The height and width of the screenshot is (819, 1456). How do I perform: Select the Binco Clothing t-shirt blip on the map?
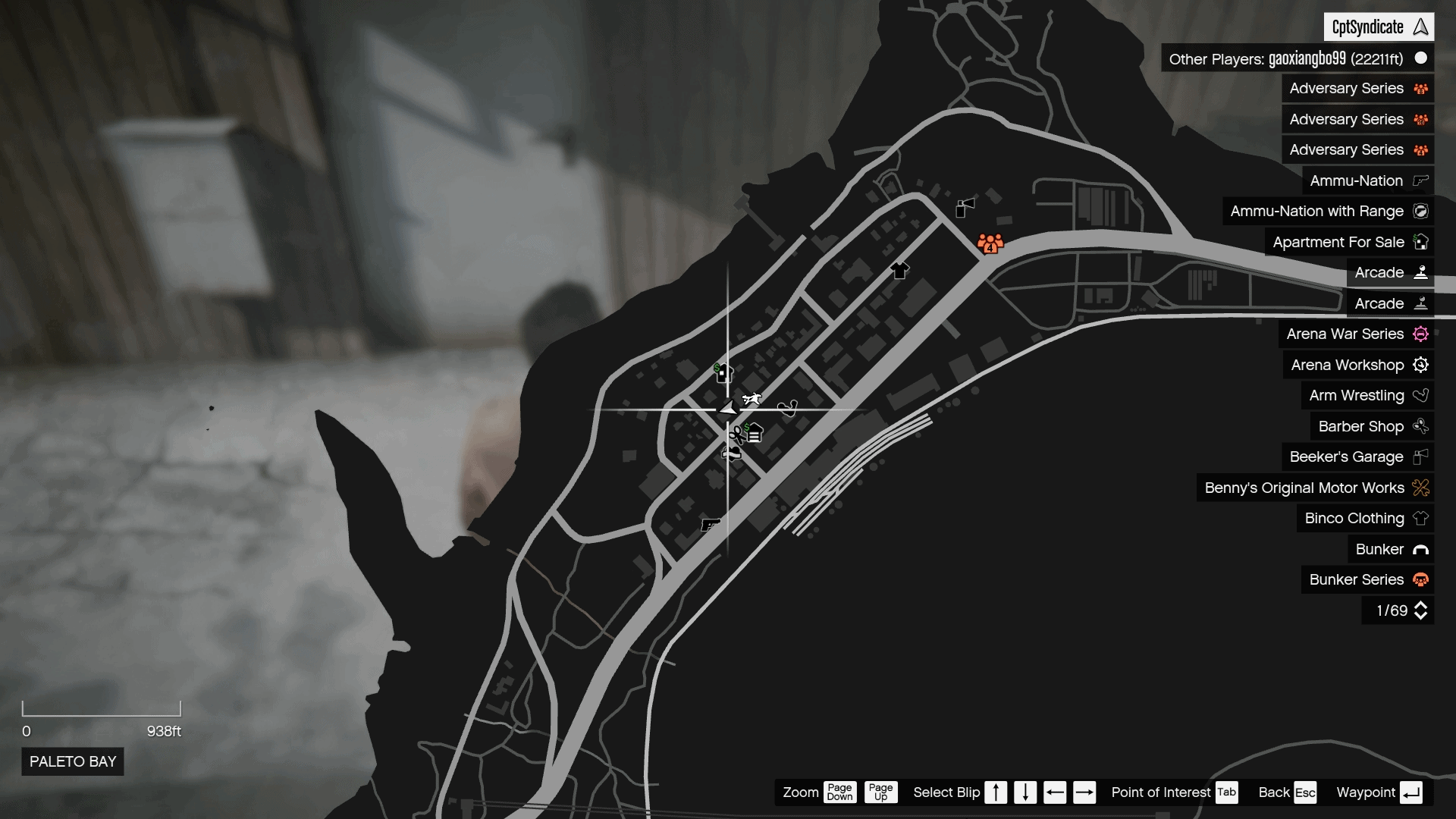(x=899, y=269)
